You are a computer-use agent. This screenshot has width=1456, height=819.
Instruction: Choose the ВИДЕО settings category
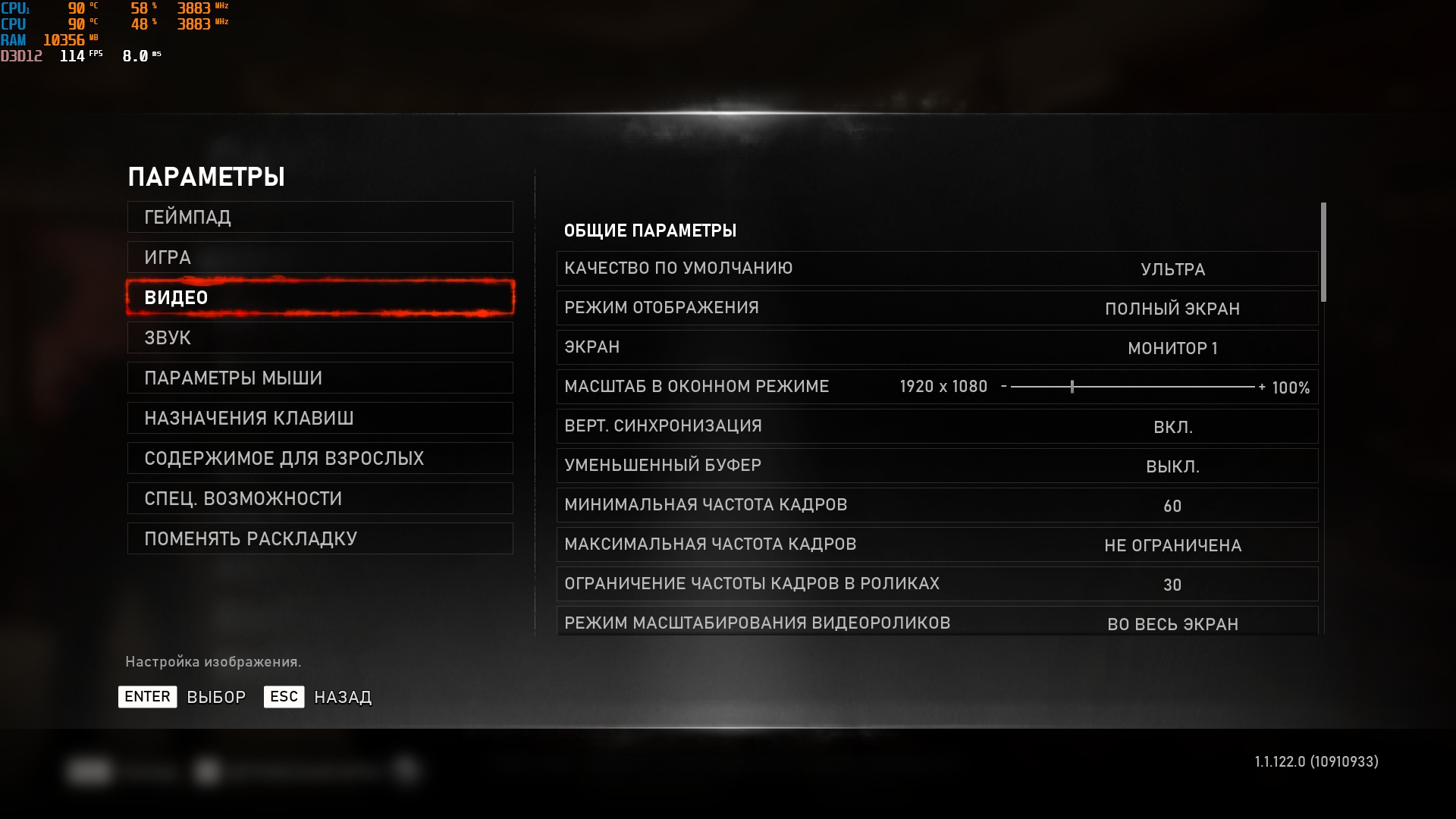(320, 298)
